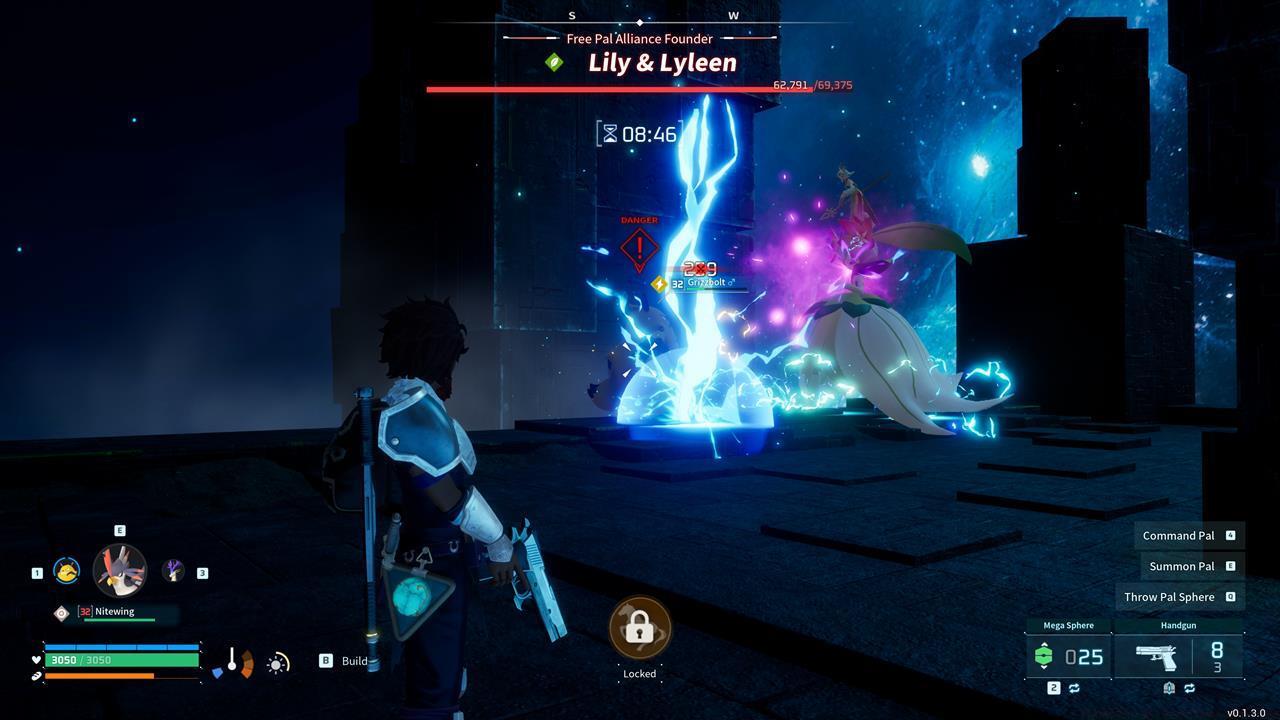The width and height of the screenshot is (1280, 720).
Task: Click the green Mega Sphere icon
Action: pyautogui.click(x=1044, y=655)
